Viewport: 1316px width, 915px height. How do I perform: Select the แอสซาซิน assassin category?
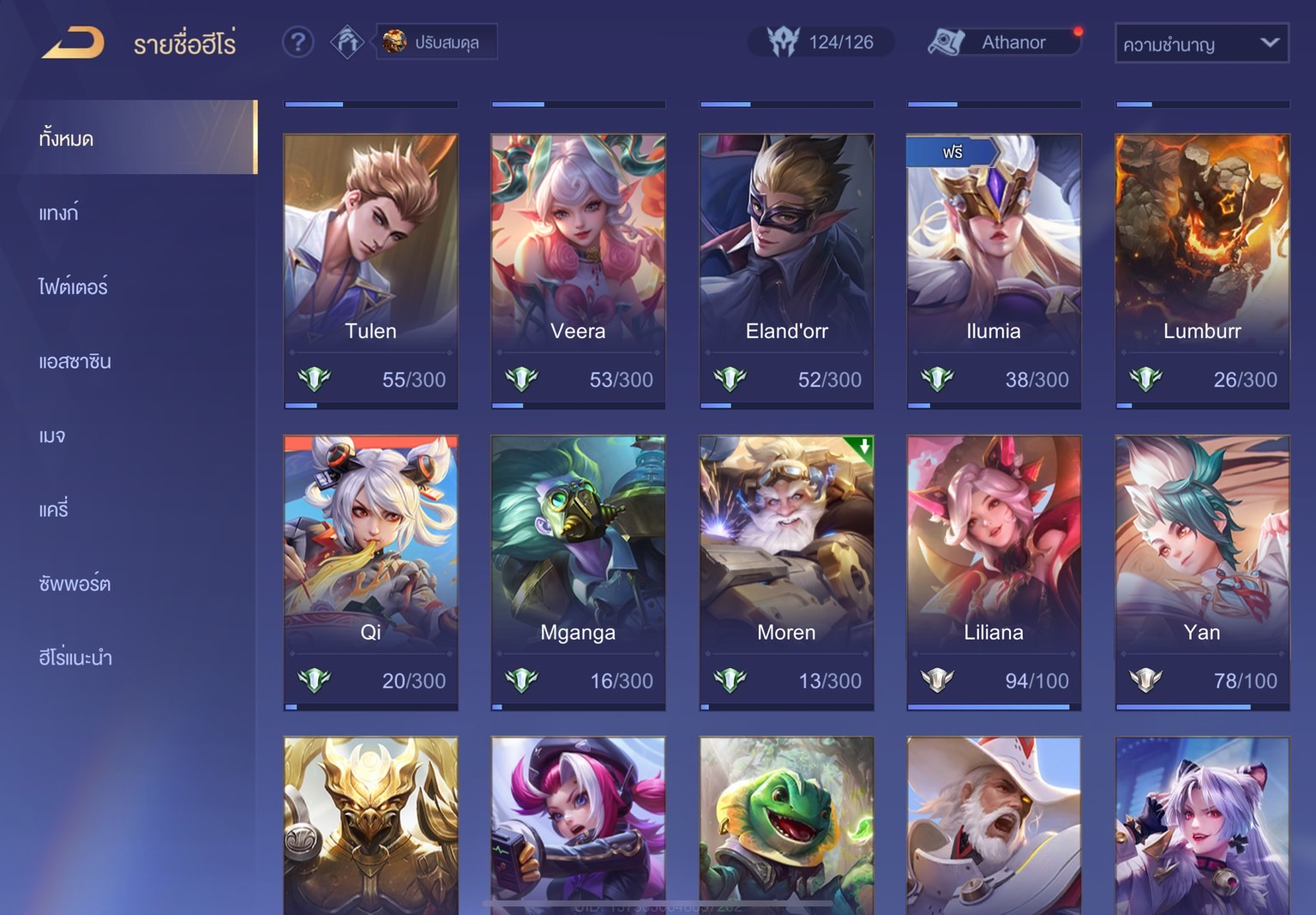75,361
